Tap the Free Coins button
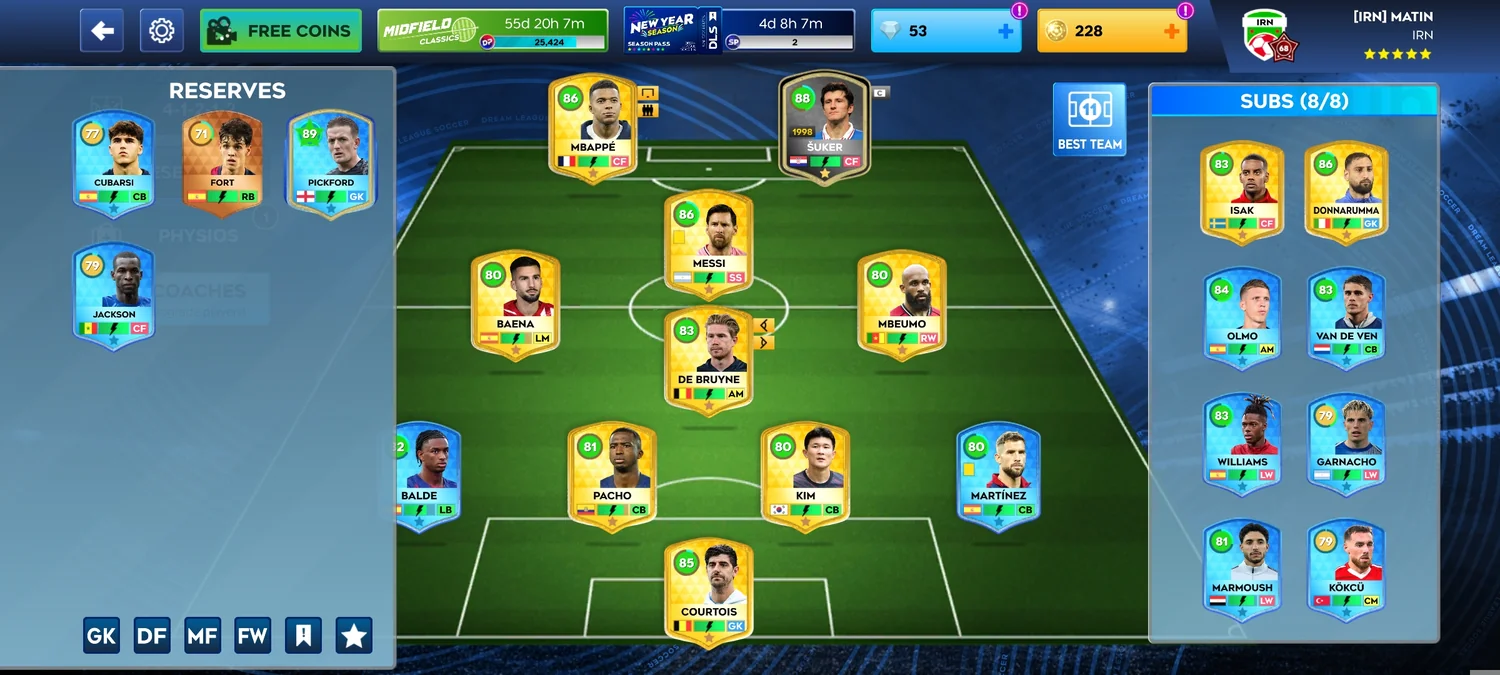 [x=280, y=31]
